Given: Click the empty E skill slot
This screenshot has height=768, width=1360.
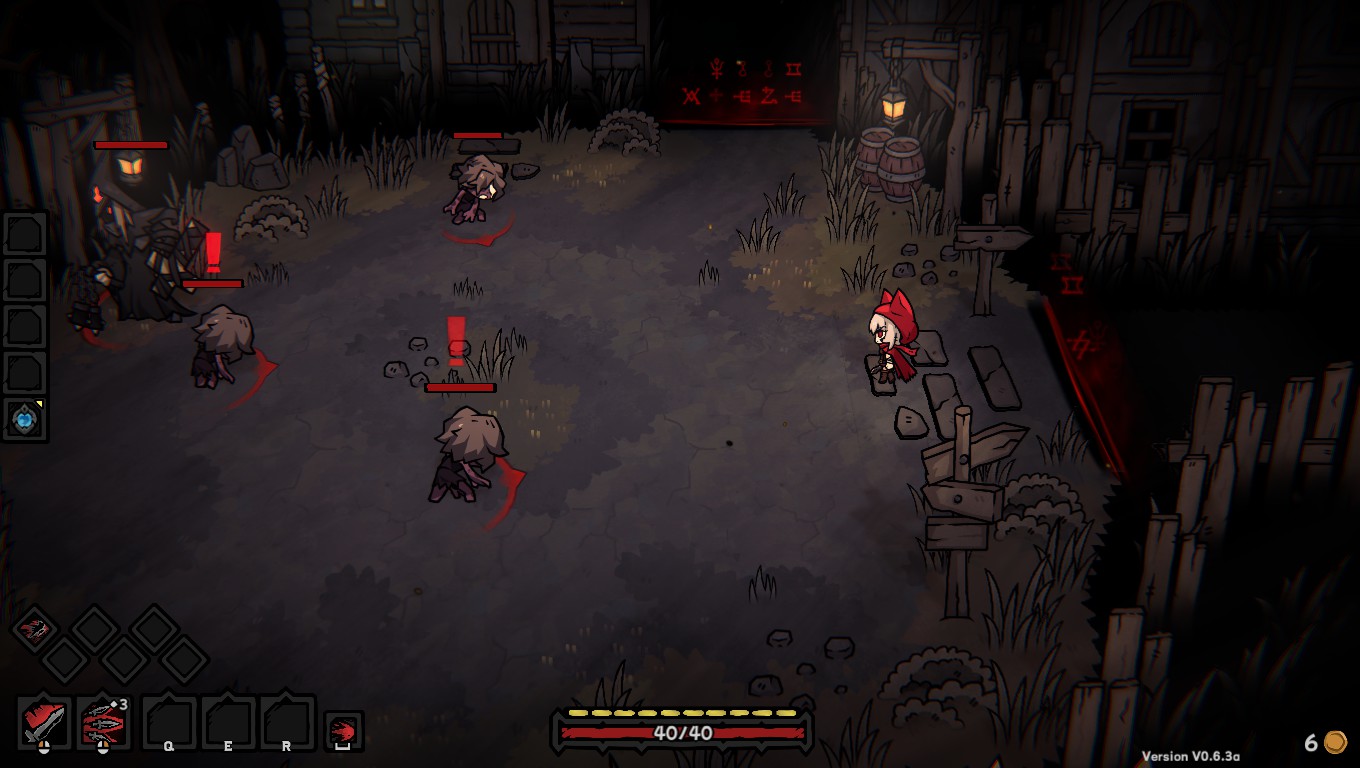Looking at the screenshot, I should (228, 722).
